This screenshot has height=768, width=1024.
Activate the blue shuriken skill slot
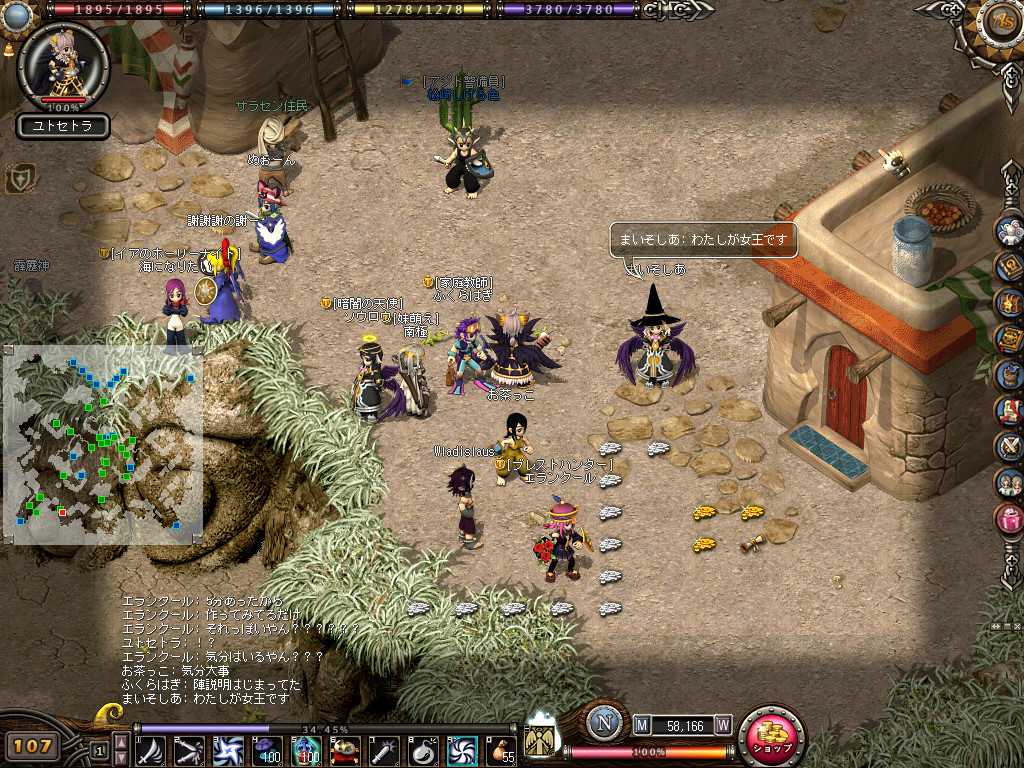tap(228, 749)
